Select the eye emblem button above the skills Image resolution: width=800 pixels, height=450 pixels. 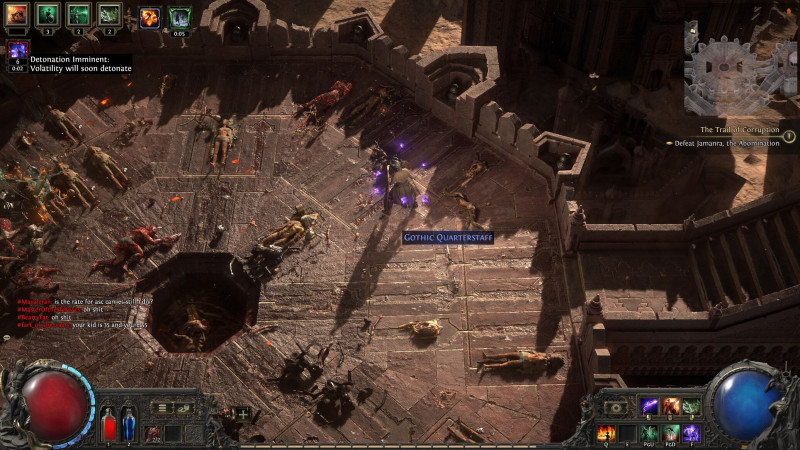617,407
